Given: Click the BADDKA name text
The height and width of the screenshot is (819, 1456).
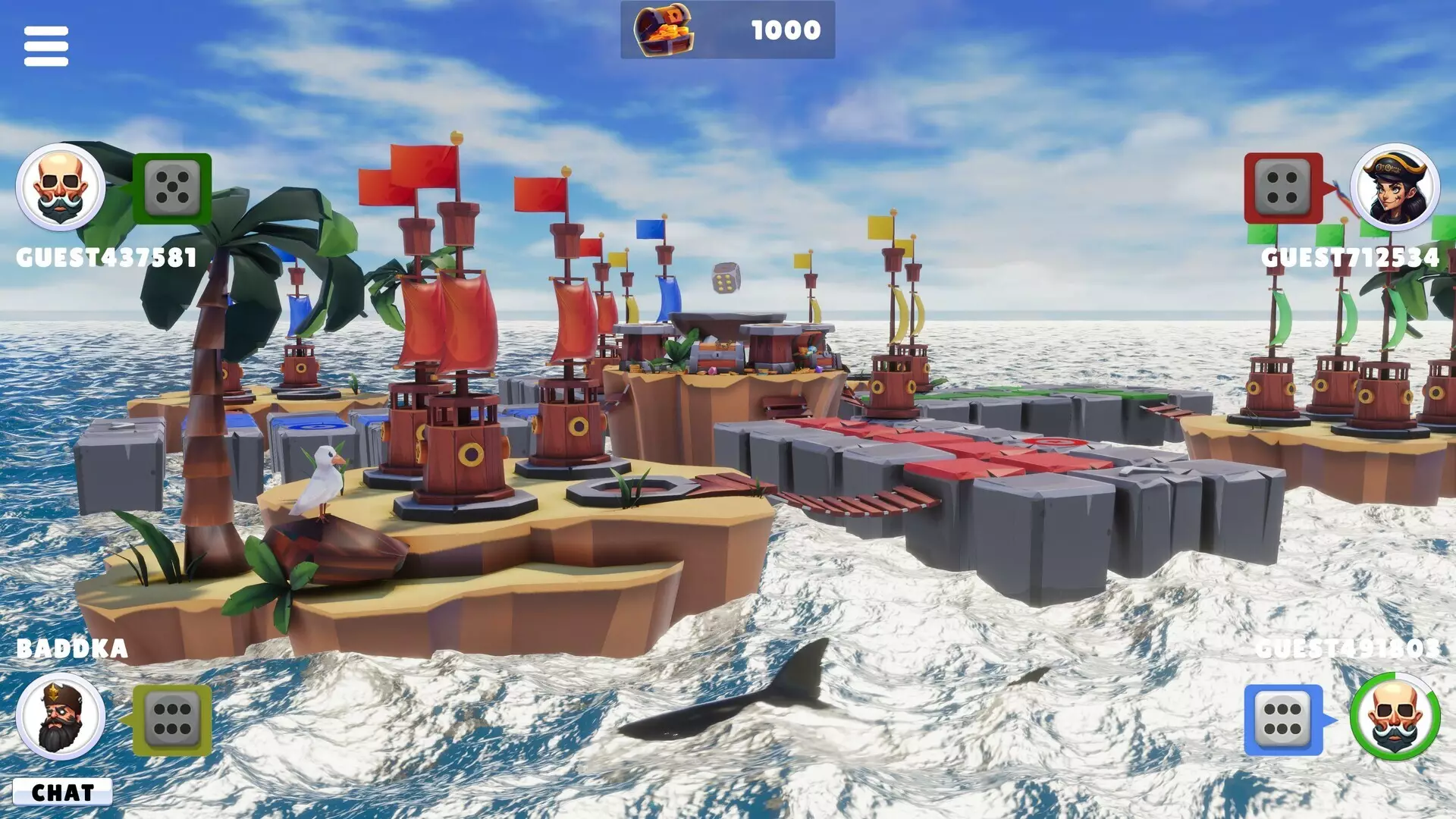Looking at the screenshot, I should point(72,648).
